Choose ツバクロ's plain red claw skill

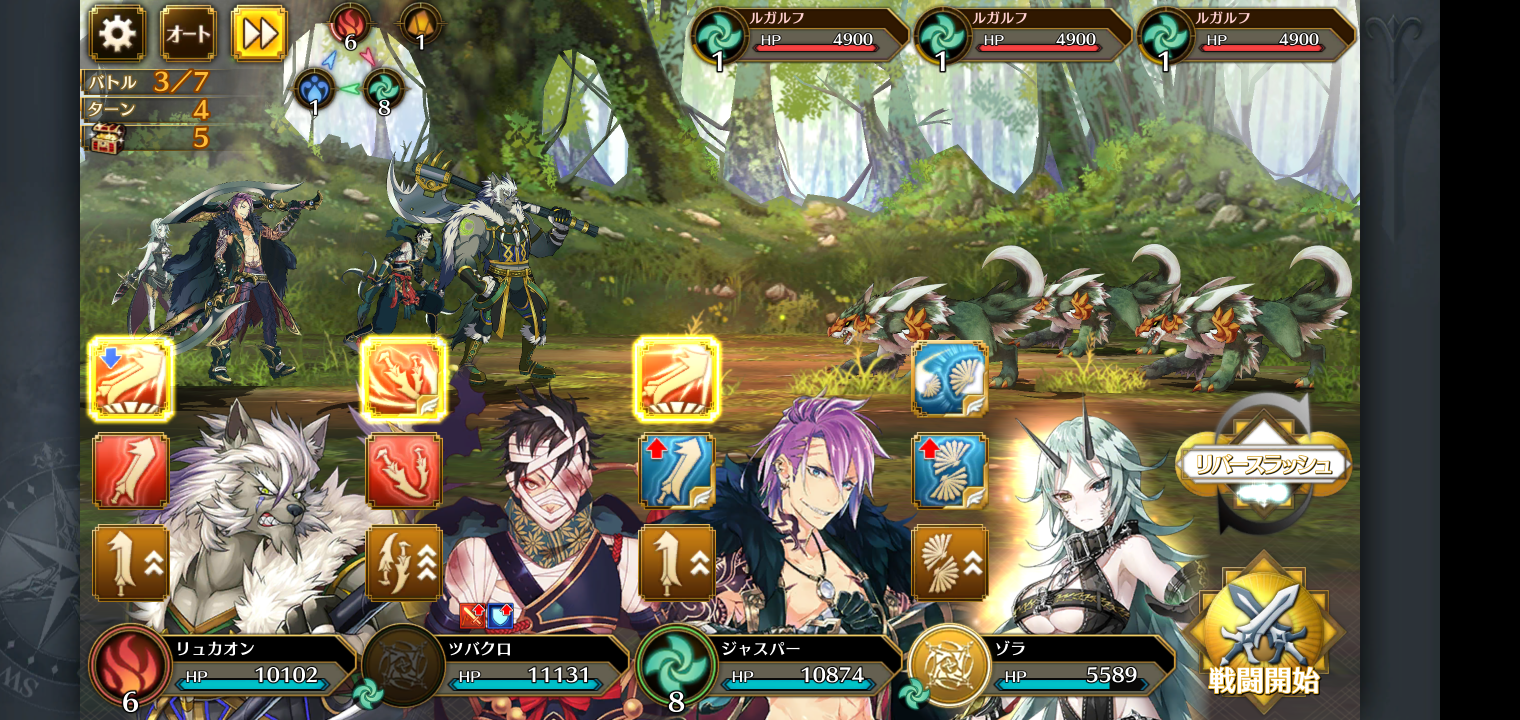404,471
